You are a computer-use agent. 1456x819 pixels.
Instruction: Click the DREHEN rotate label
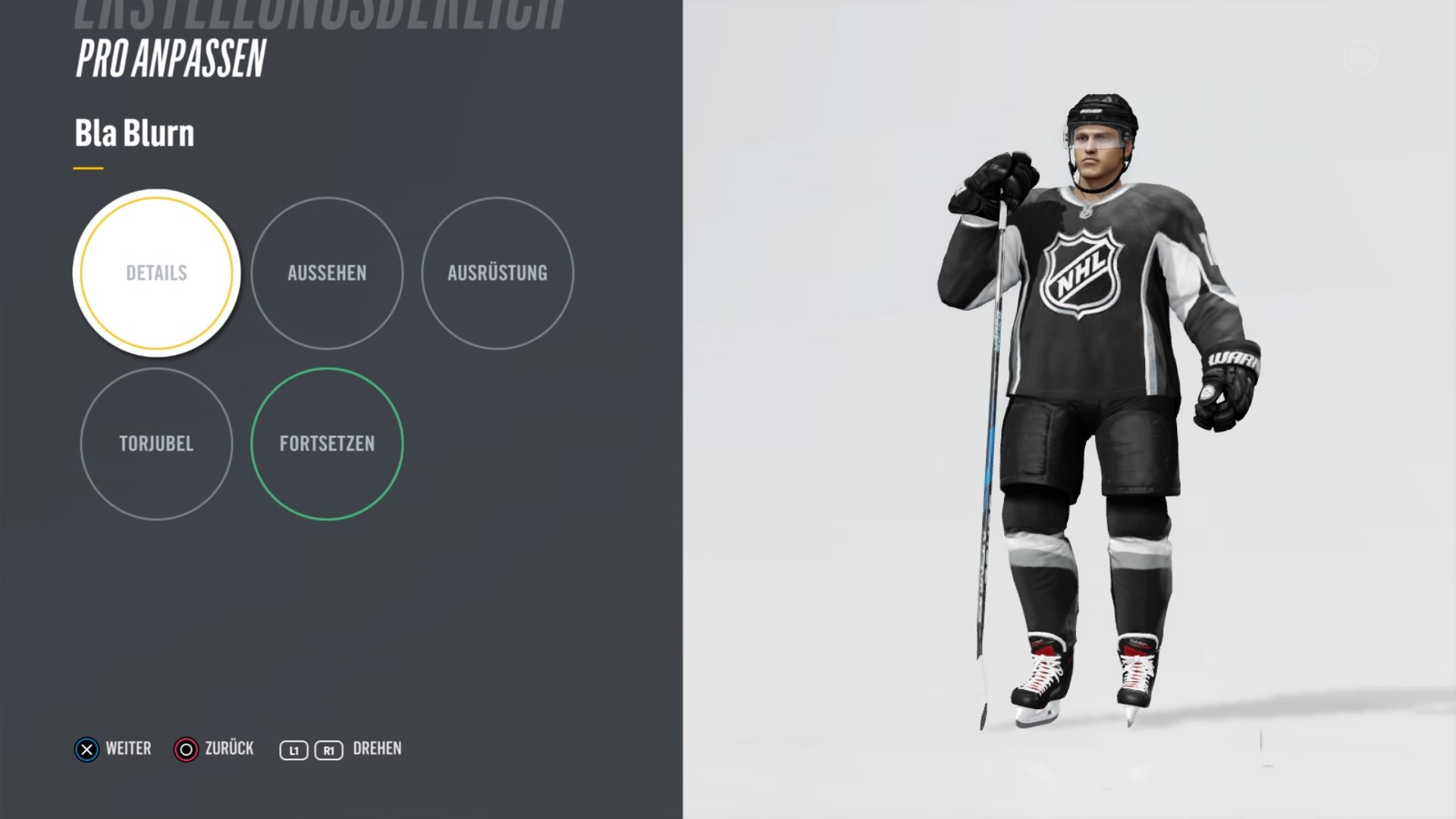[x=377, y=749]
